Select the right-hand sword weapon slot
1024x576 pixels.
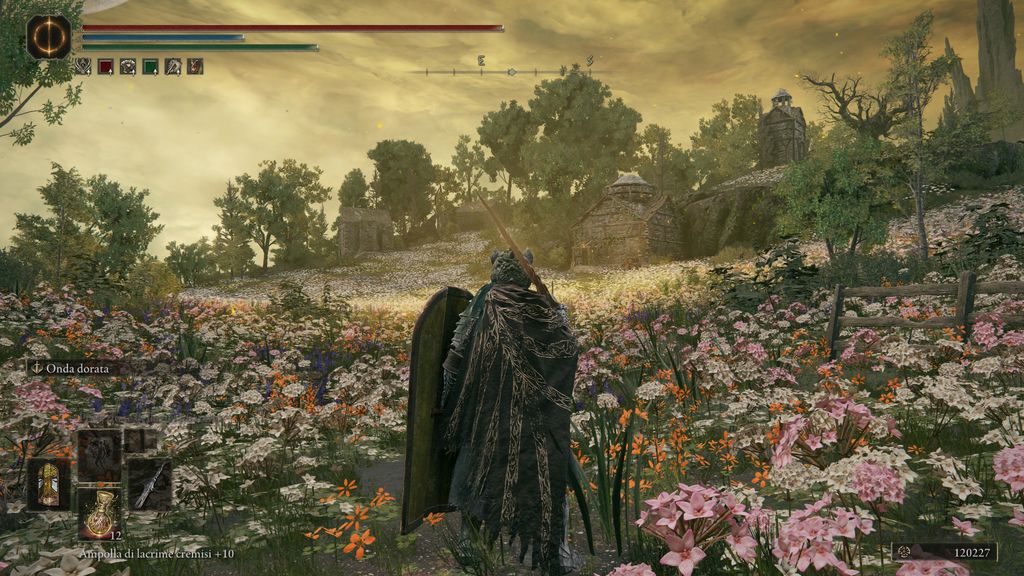tap(149, 484)
